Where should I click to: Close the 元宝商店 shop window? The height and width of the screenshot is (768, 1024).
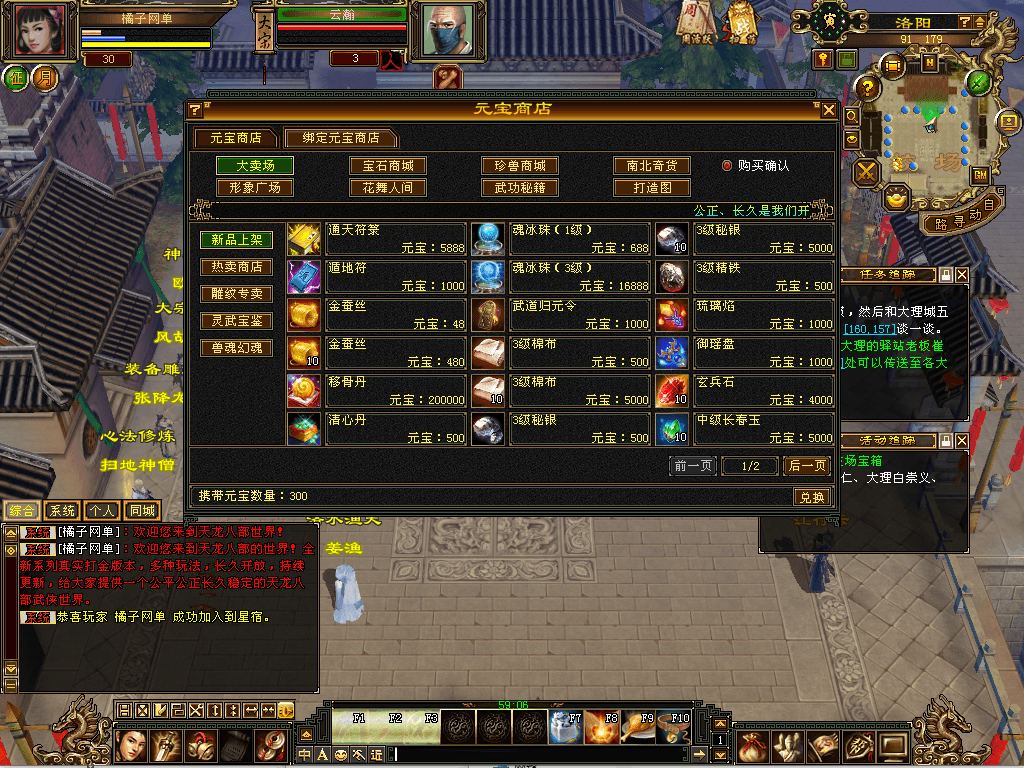[x=828, y=110]
